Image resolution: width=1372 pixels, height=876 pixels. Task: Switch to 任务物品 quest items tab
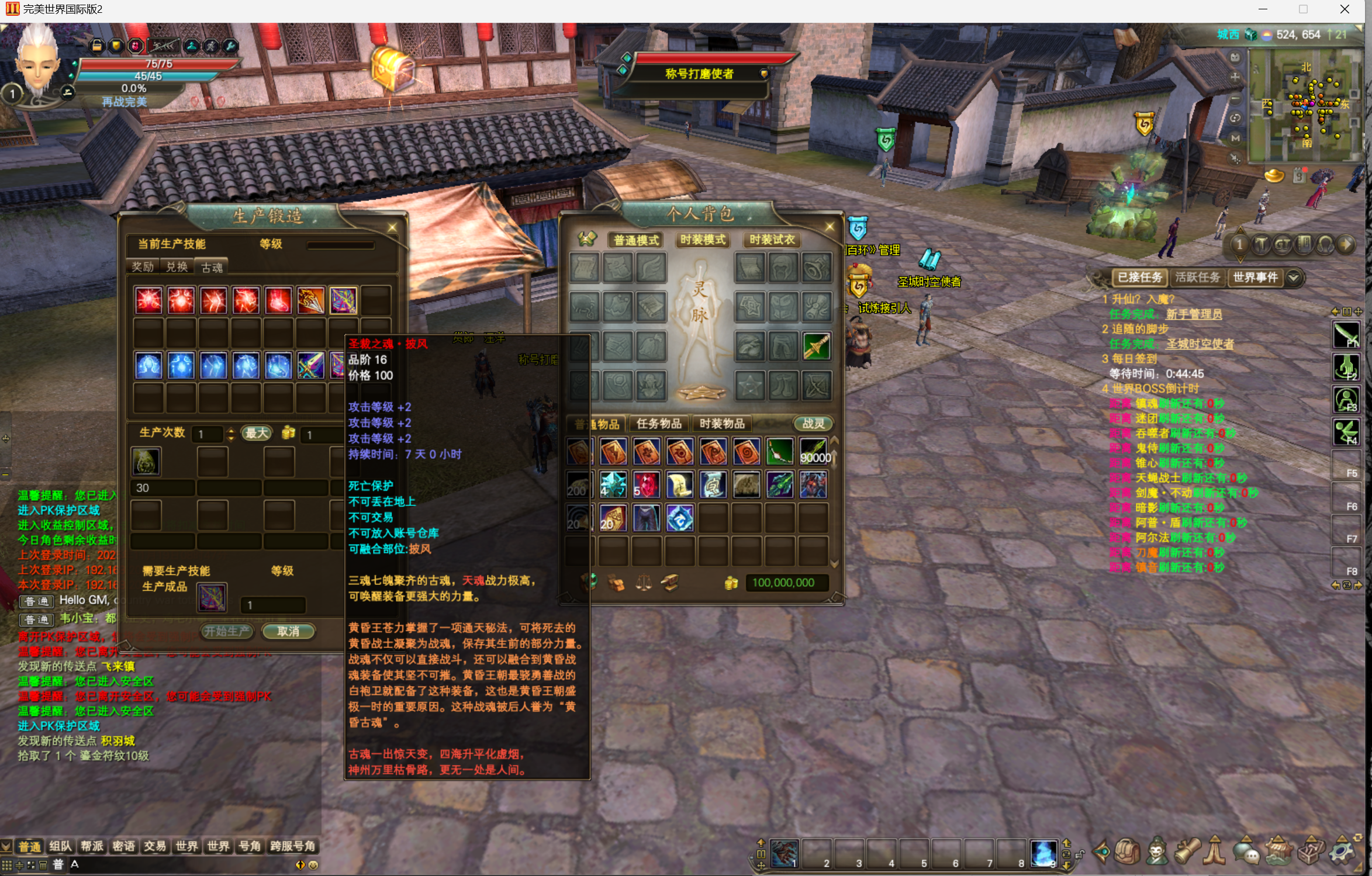pyautogui.click(x=659, y=424)
